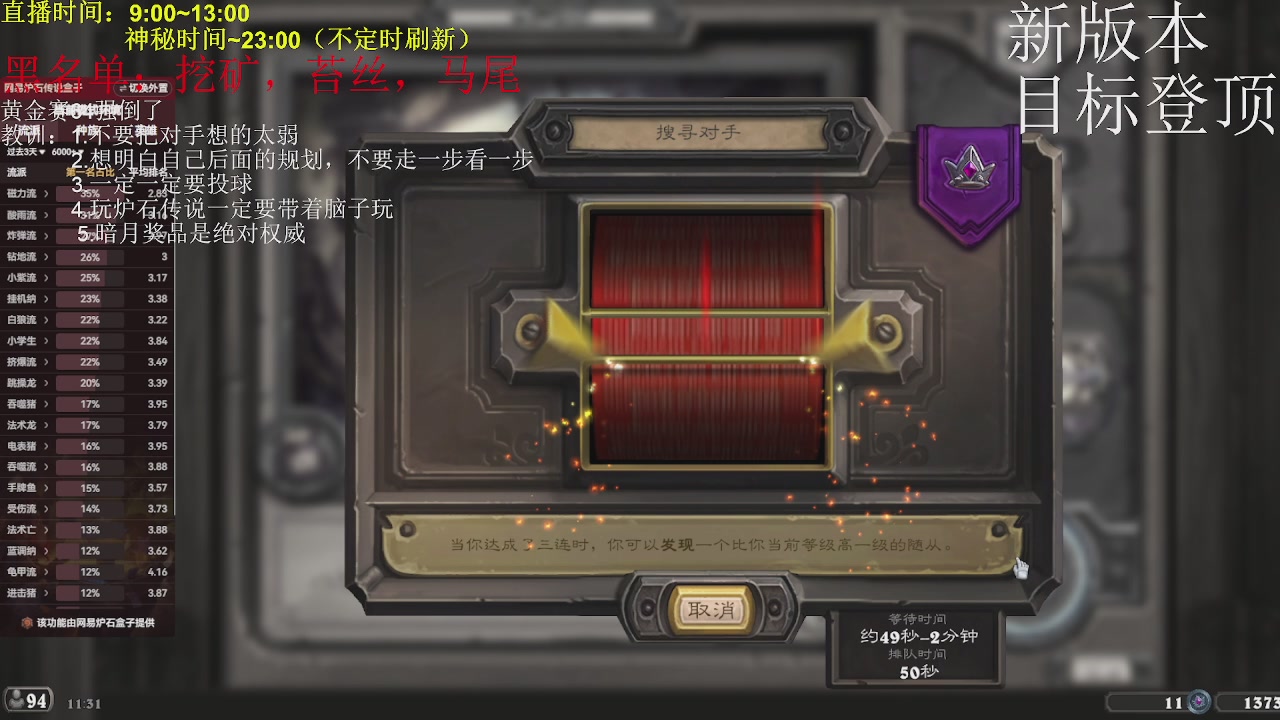Toggle sorting by the 第一名占比 column
Image resolution: width=1280 pixels, height=720 pixels.
[90, 172]
